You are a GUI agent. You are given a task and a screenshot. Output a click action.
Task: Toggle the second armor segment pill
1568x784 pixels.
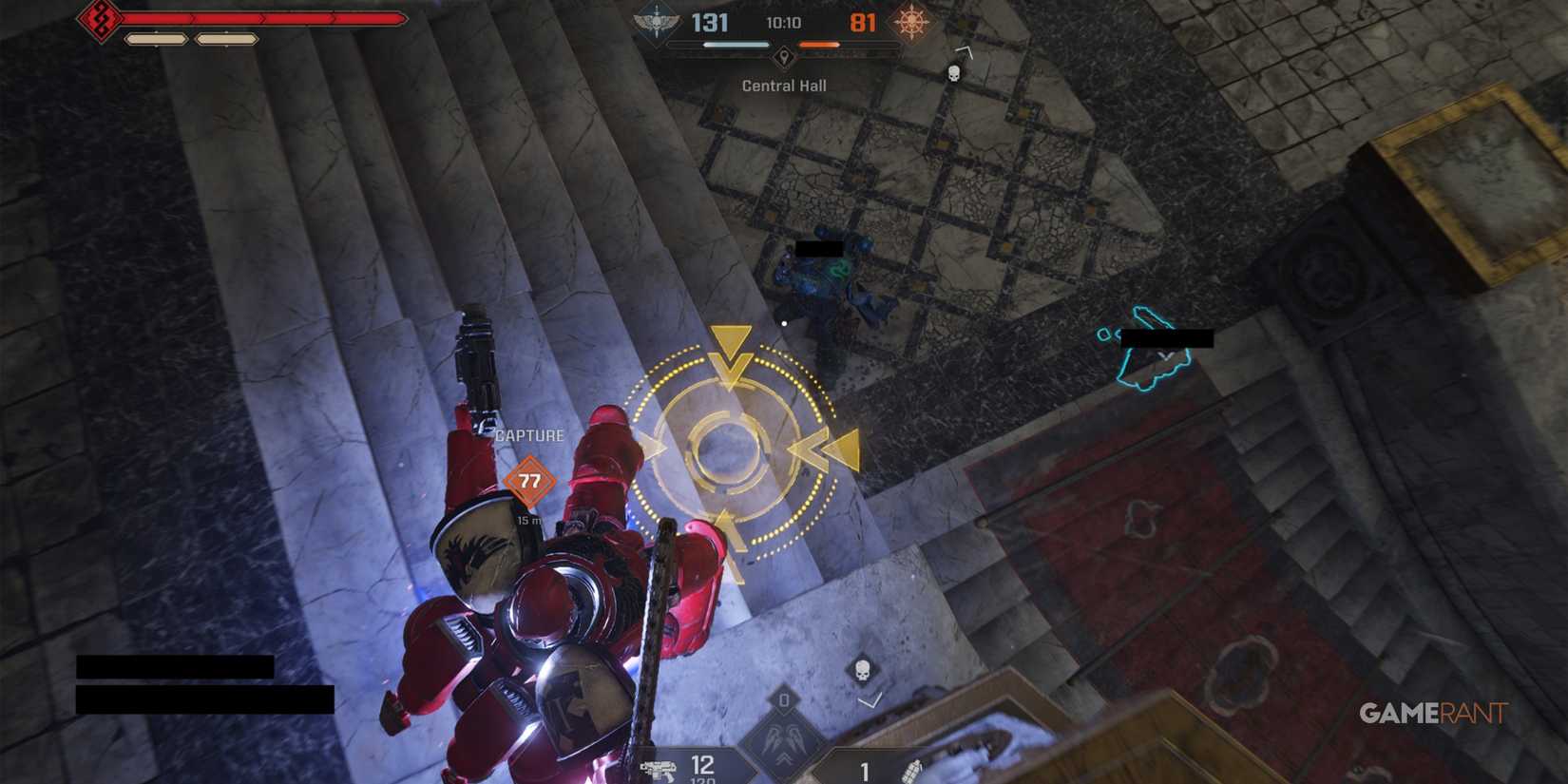pos(225,40)
